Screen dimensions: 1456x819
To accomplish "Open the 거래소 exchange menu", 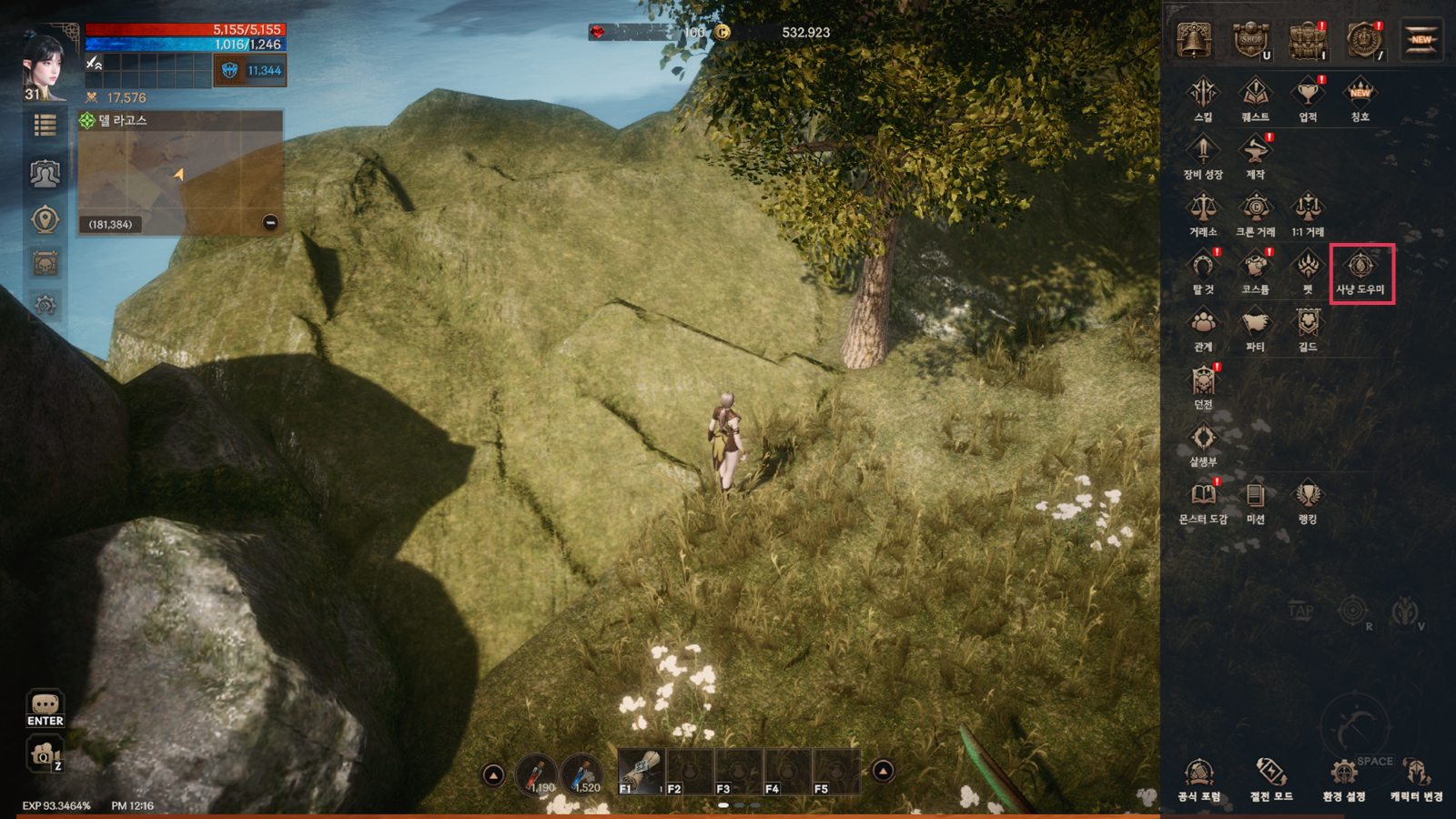I will pyautogui.click(x=1203, y=214).
